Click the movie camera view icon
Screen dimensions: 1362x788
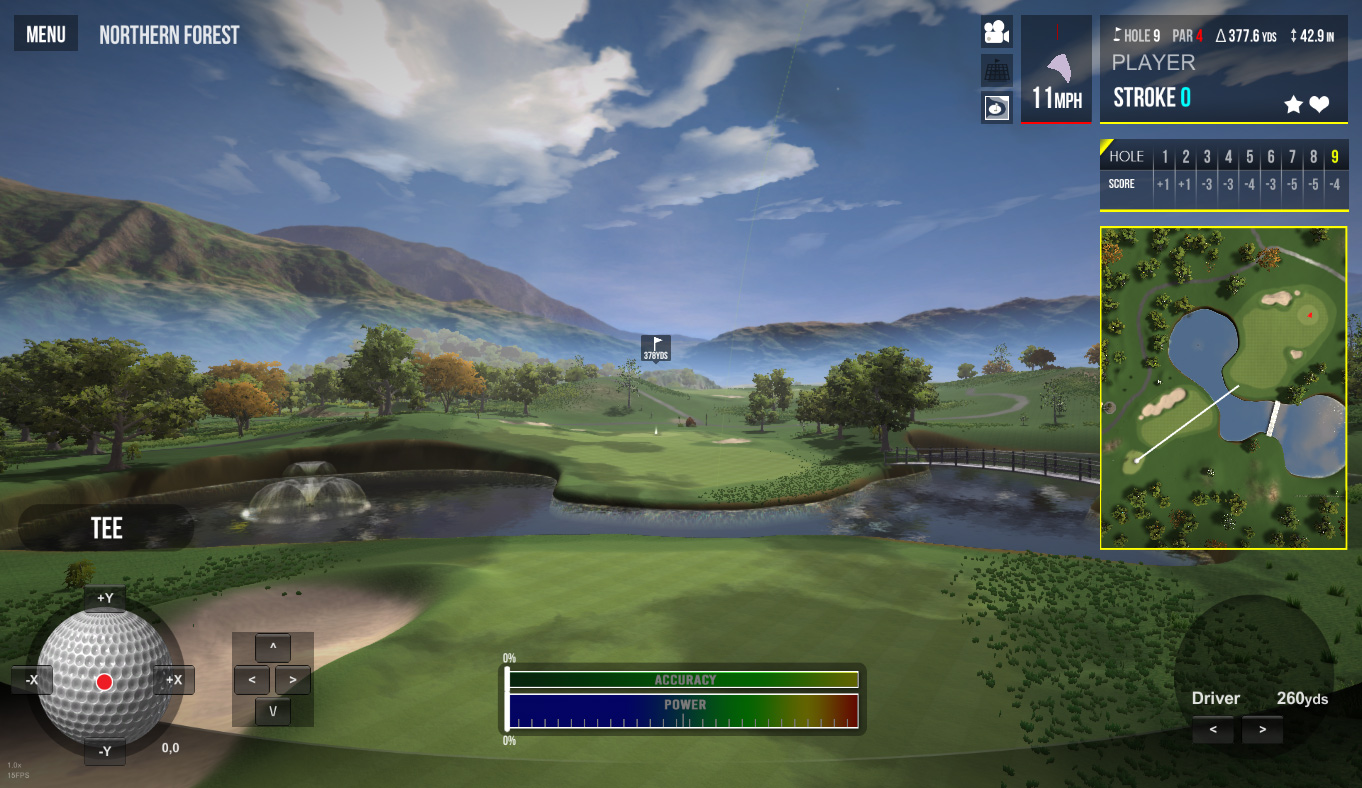996,33
